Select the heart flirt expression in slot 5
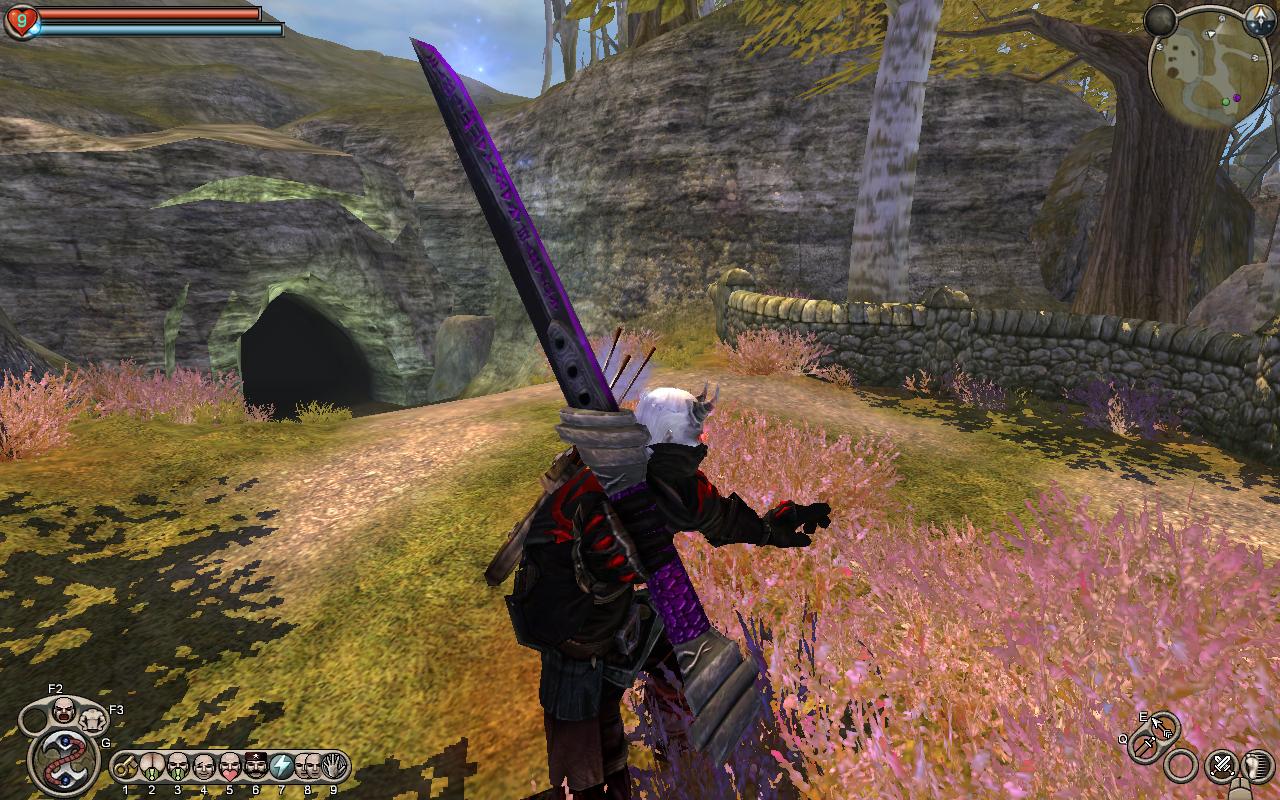This screenshot has width=1280, height=800. (230, 766)
